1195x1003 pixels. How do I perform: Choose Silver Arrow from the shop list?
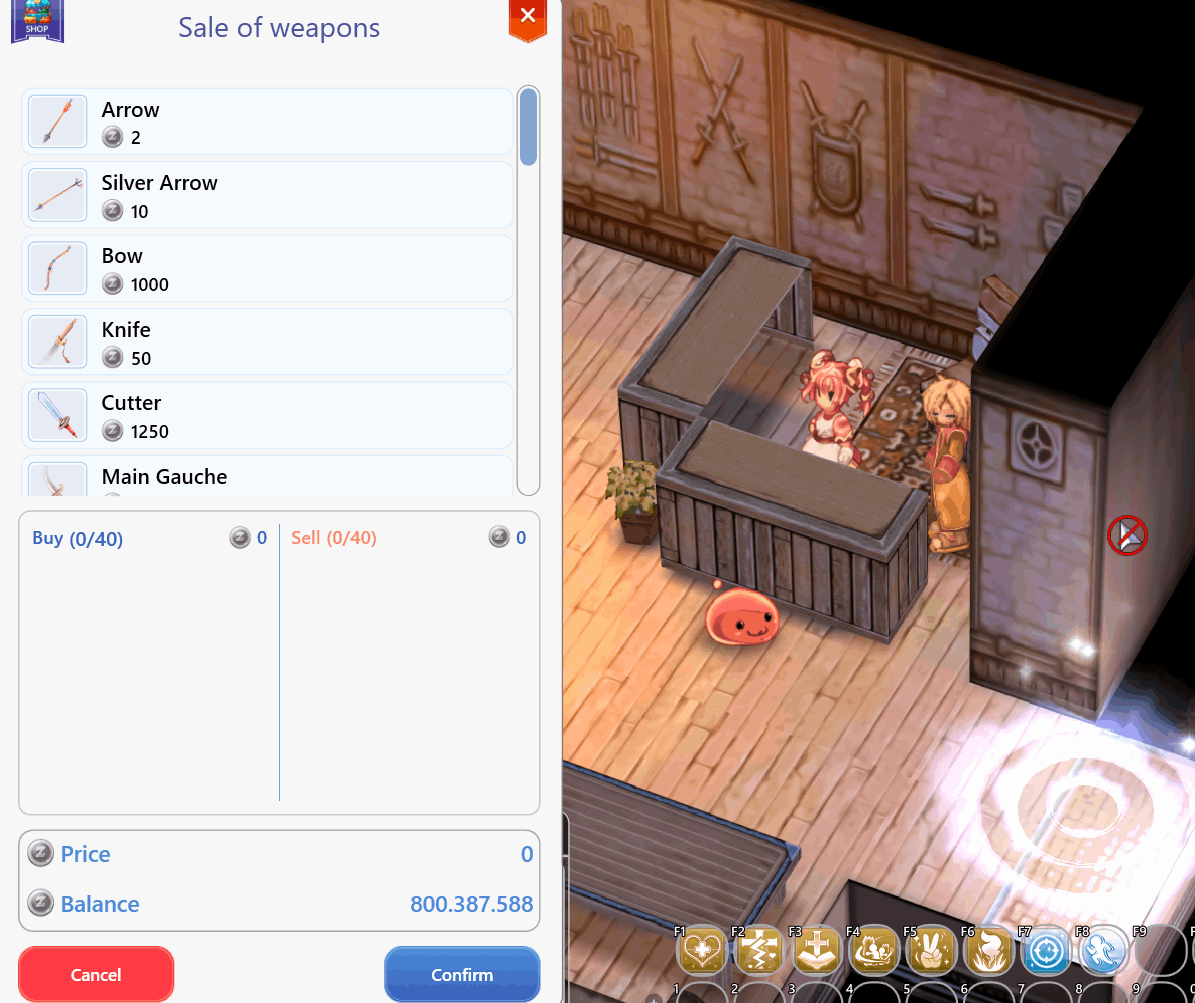267,195
